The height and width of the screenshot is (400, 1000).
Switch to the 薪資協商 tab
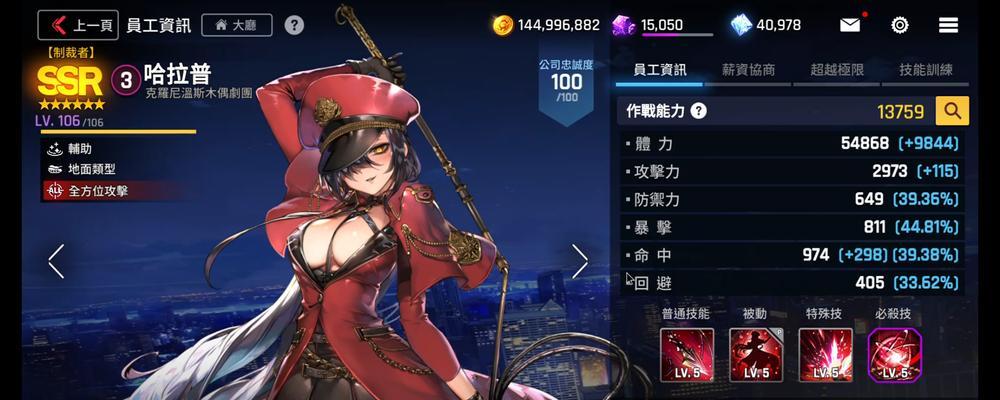click(748, 70)
